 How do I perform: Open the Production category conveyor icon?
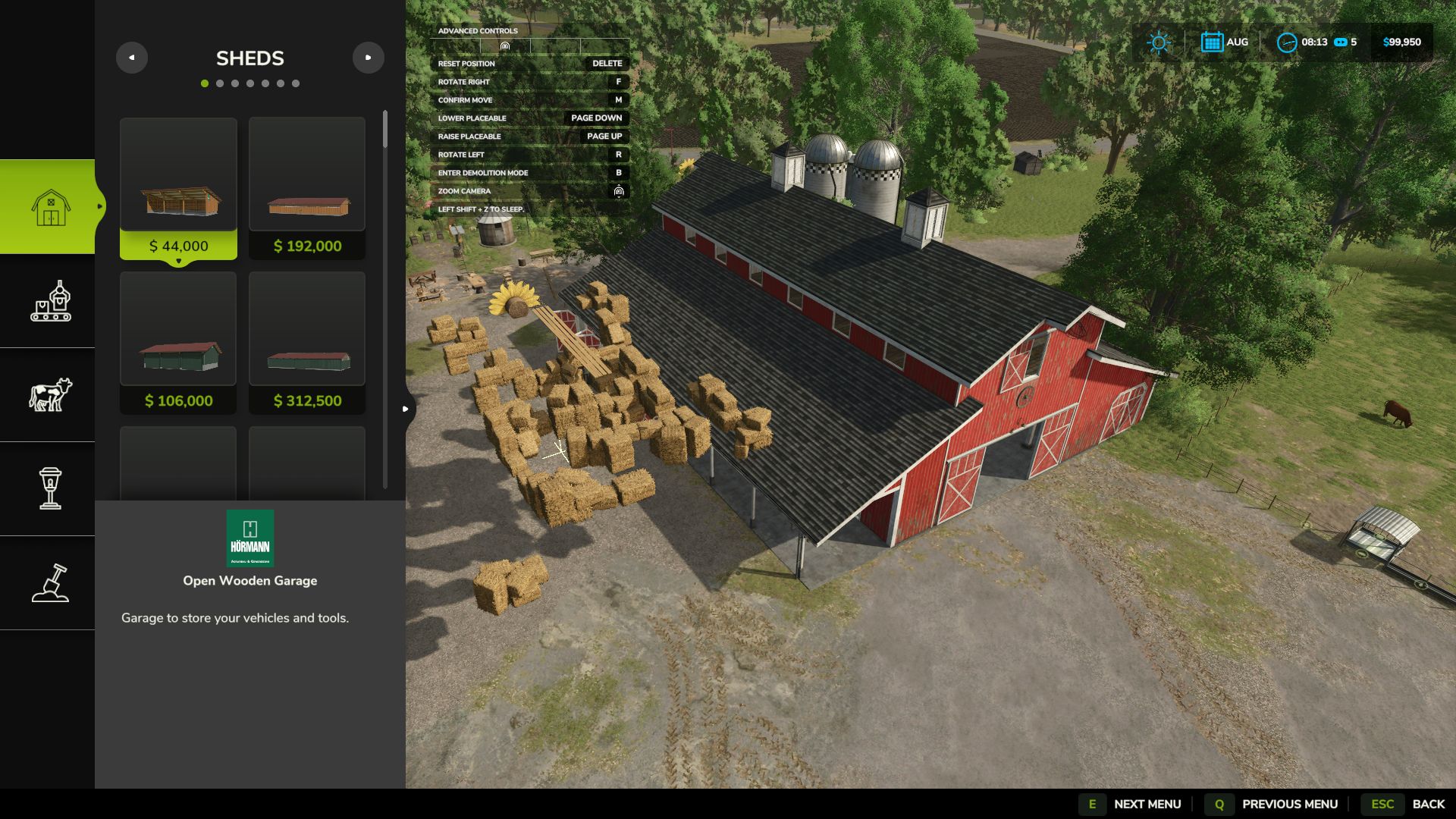click(51, 303)
